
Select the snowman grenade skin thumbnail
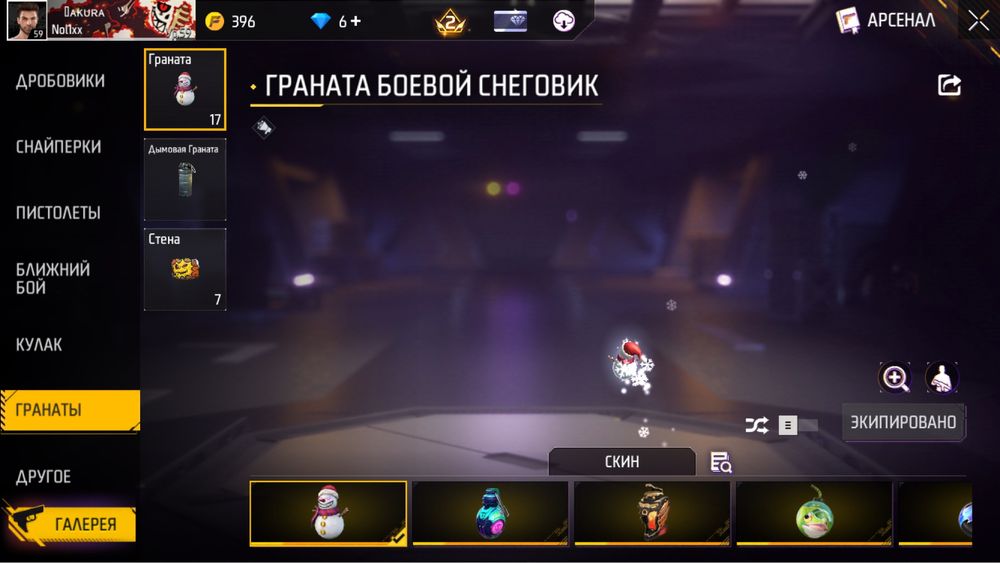tap(328, 513)
